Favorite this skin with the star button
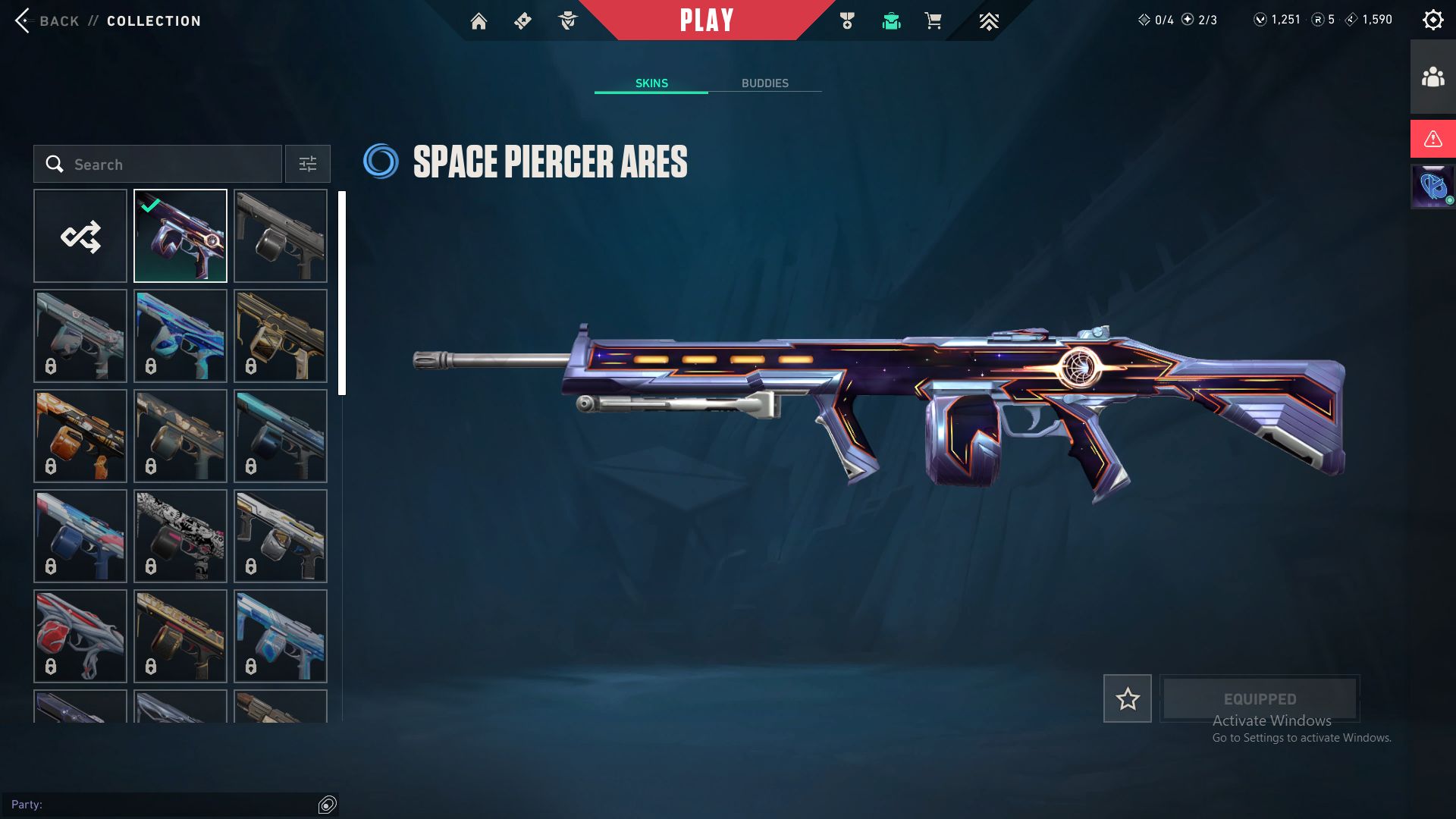 pos(1127,698)
